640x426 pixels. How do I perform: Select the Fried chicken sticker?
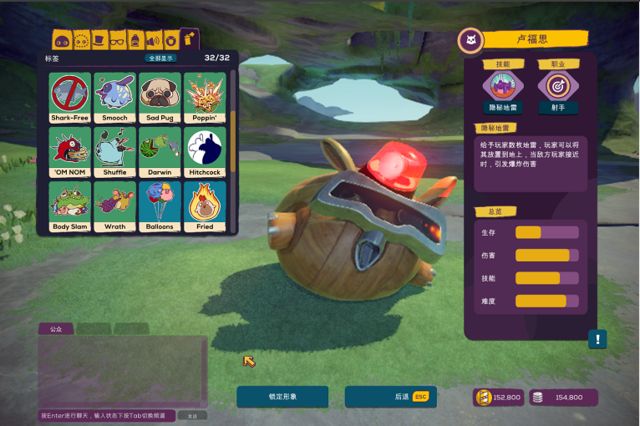204,205
